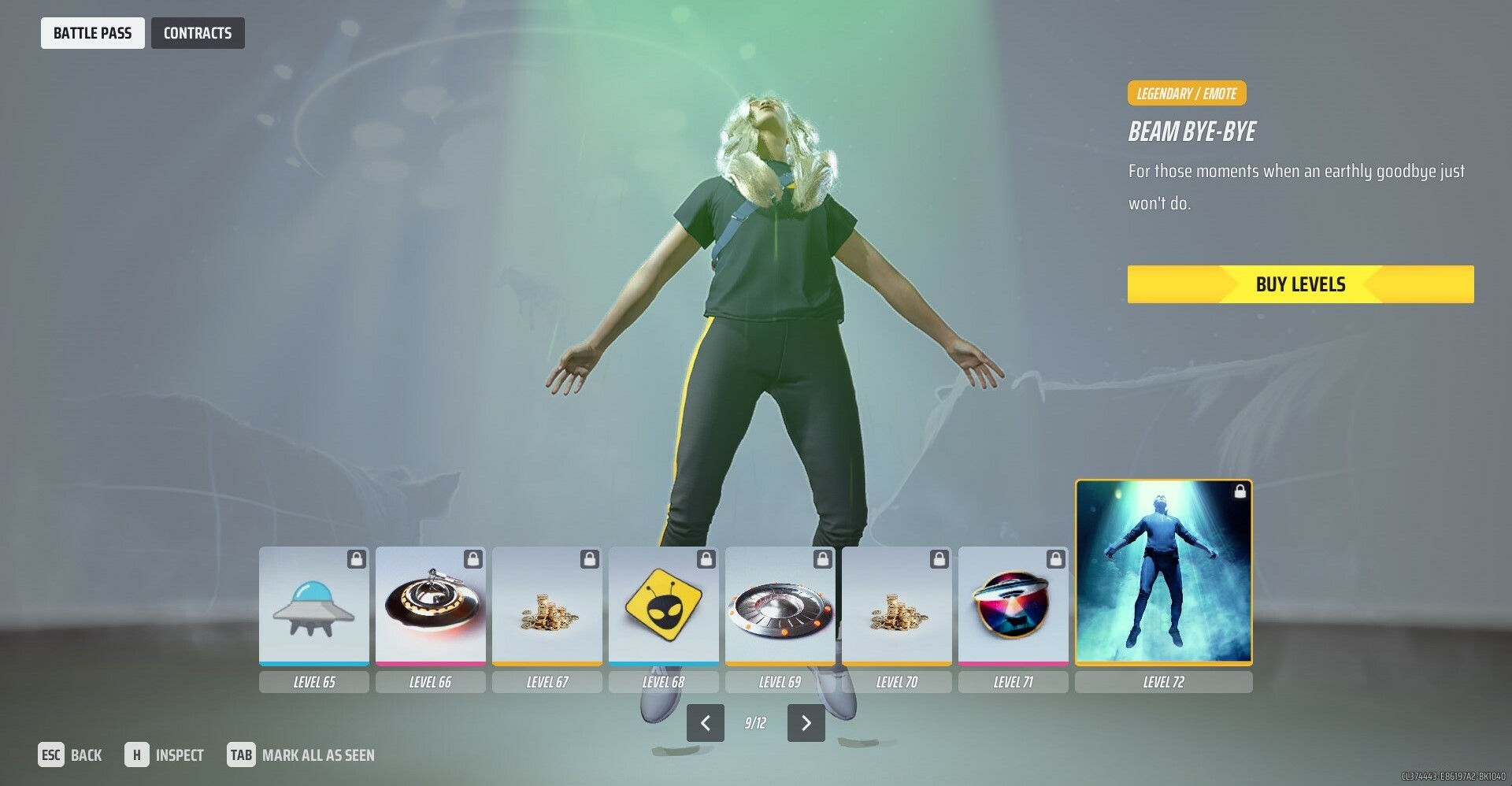
Task: Advance to the next rewards page
Action: pyautogui.click(x=806, y=723)
